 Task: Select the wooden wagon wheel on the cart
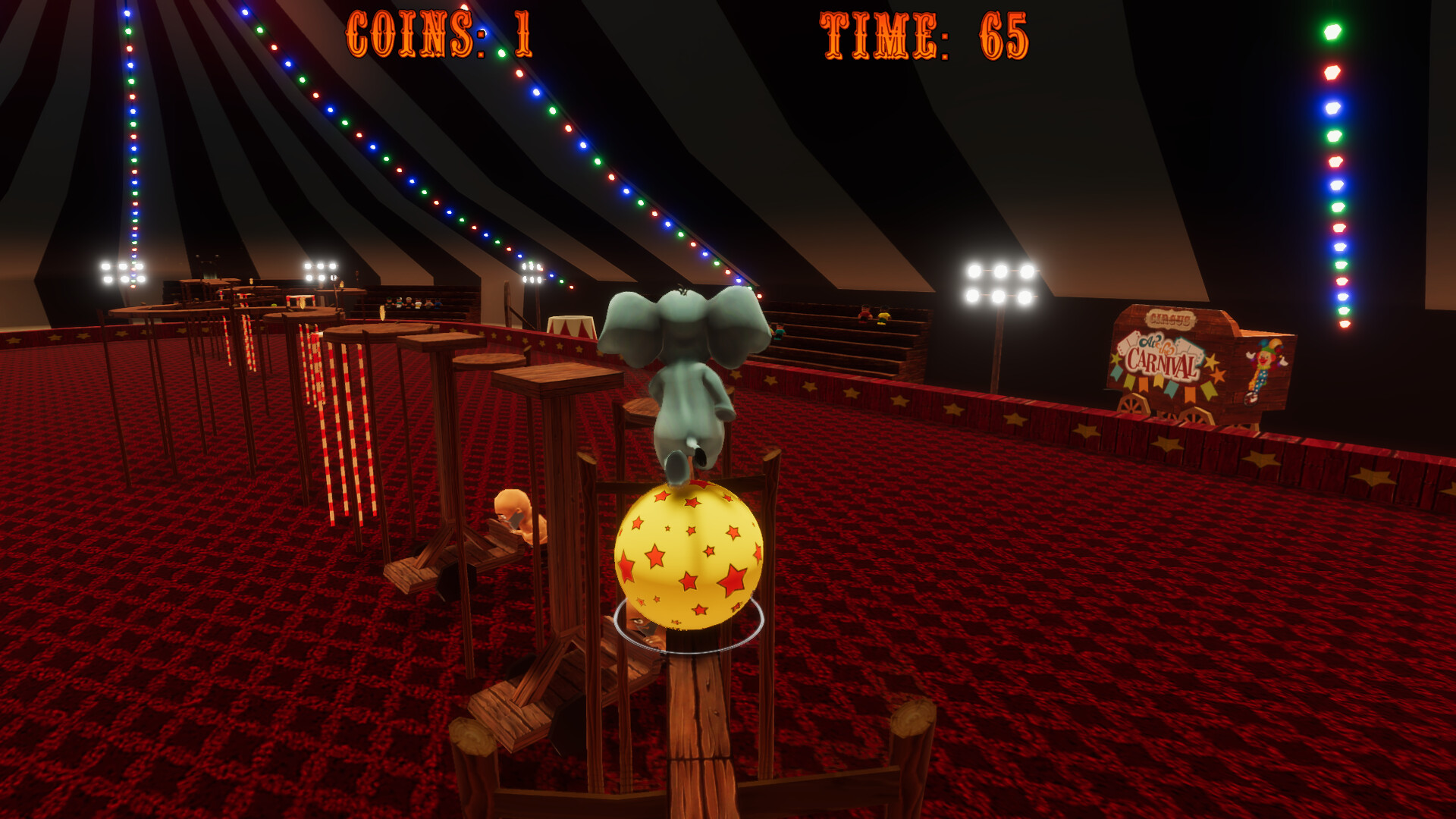click(1132, 406)
